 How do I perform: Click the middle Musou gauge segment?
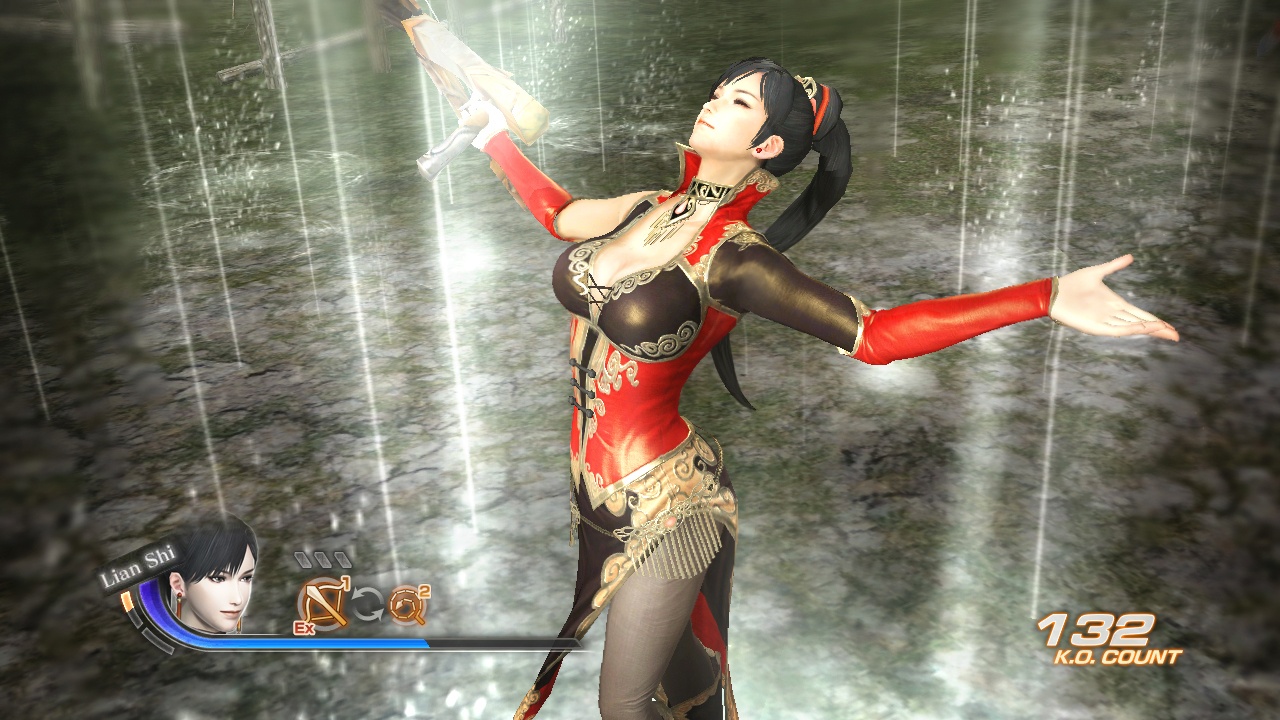pos(322,559)
